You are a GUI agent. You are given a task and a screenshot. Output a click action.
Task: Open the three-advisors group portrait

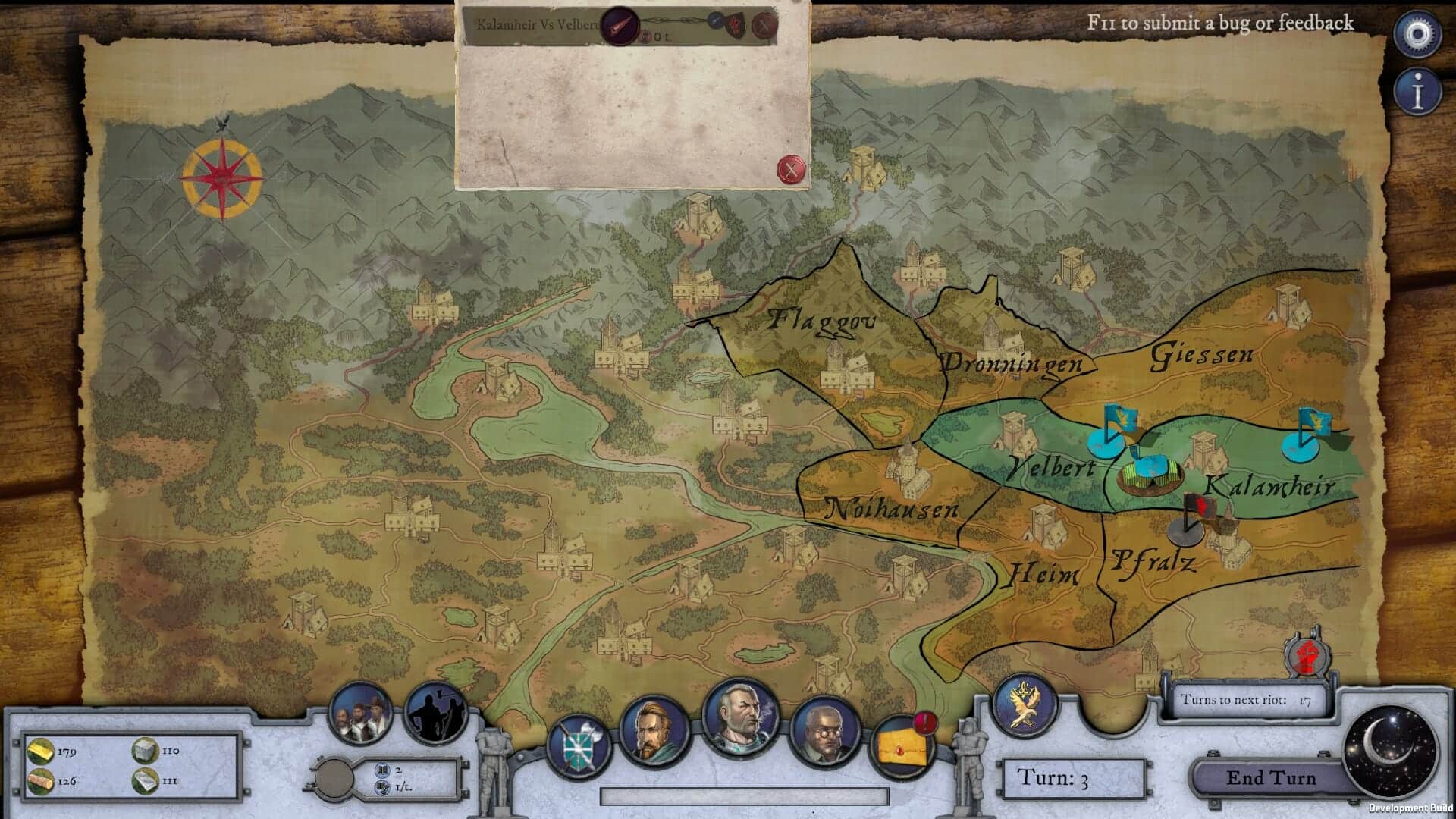coord(360,713)
